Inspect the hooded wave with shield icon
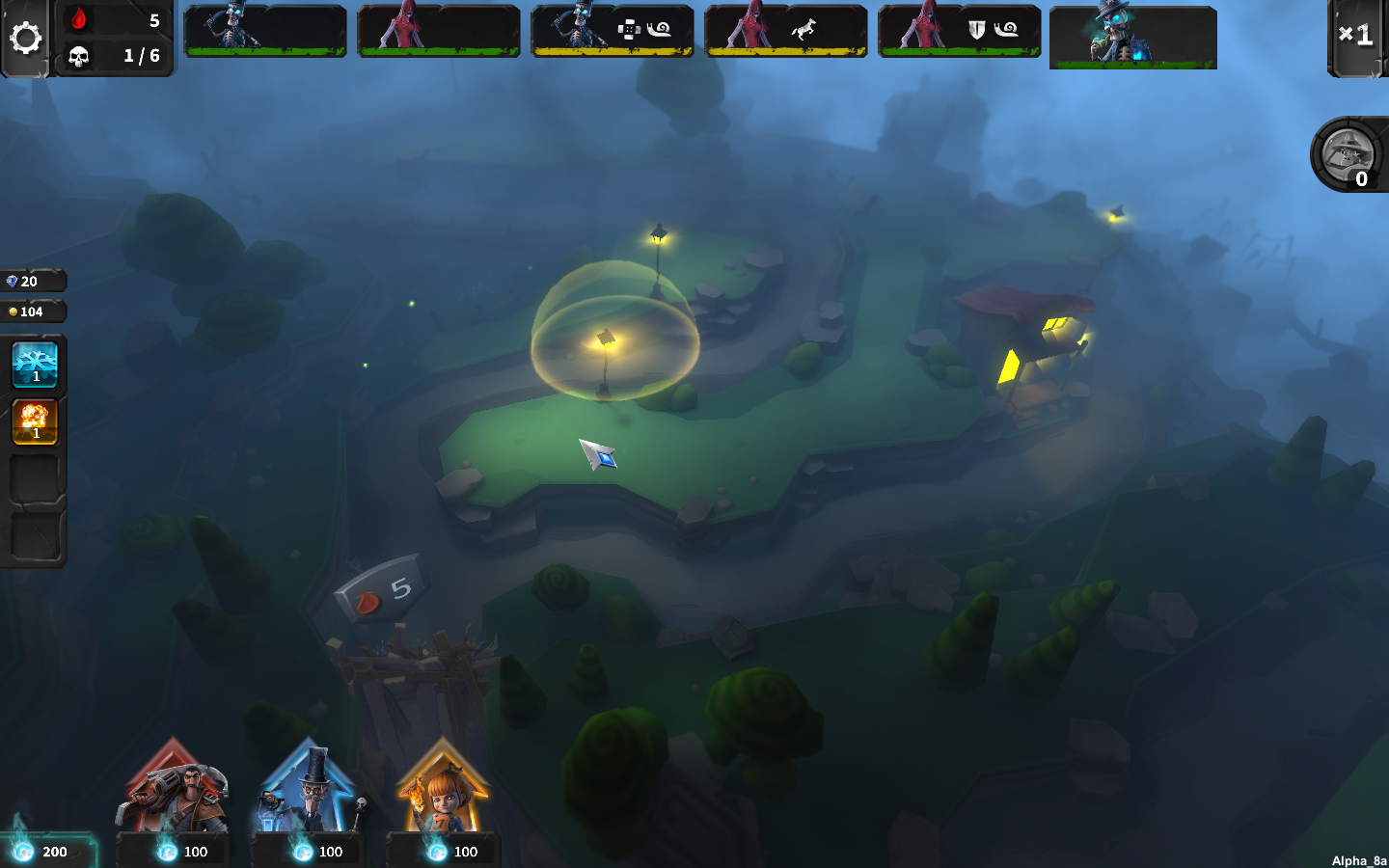Image resolution: width=1389 pixels, height=868 pixels. click(x=959, y=31)
